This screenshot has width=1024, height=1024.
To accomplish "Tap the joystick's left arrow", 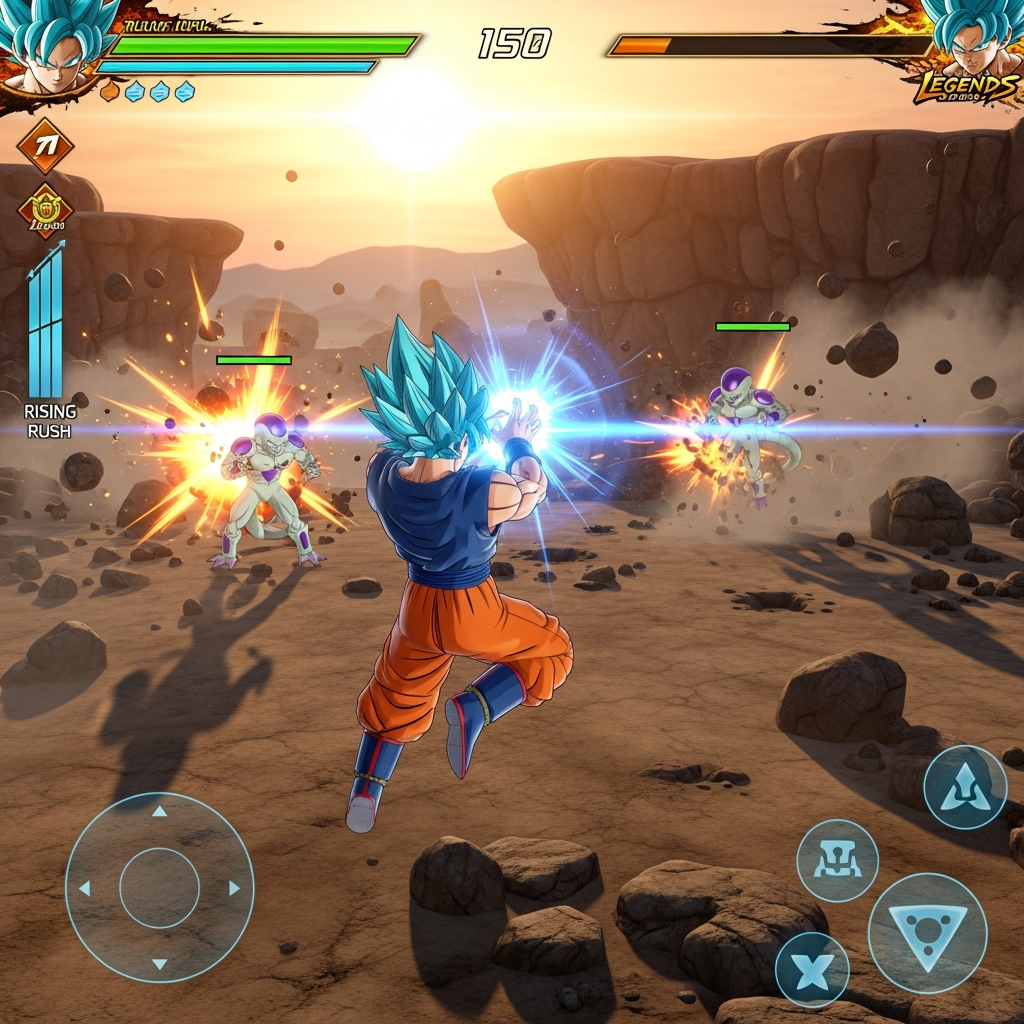I will click(x=85, y=888).
